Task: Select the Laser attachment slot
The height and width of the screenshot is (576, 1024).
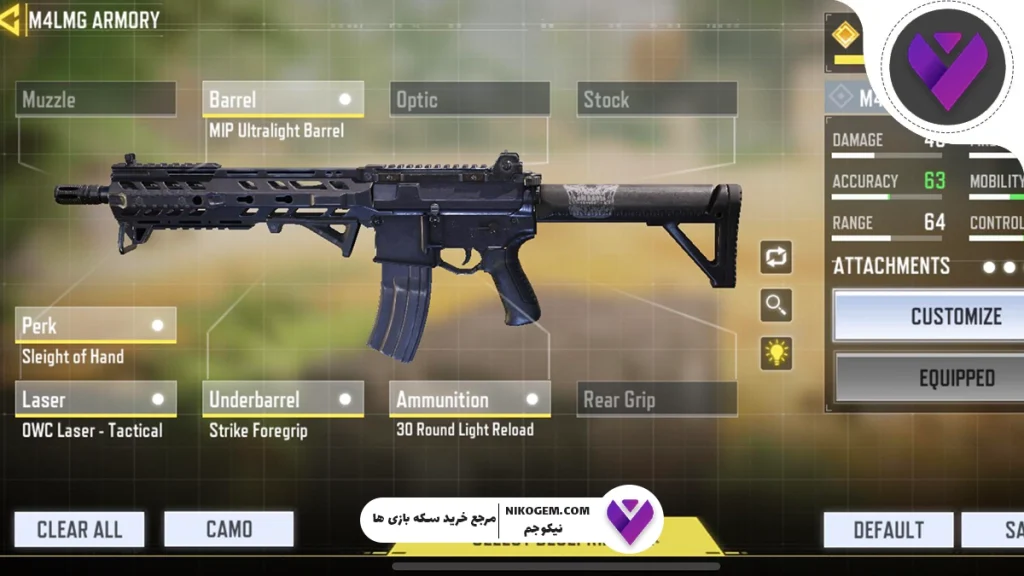Action: 96,399
